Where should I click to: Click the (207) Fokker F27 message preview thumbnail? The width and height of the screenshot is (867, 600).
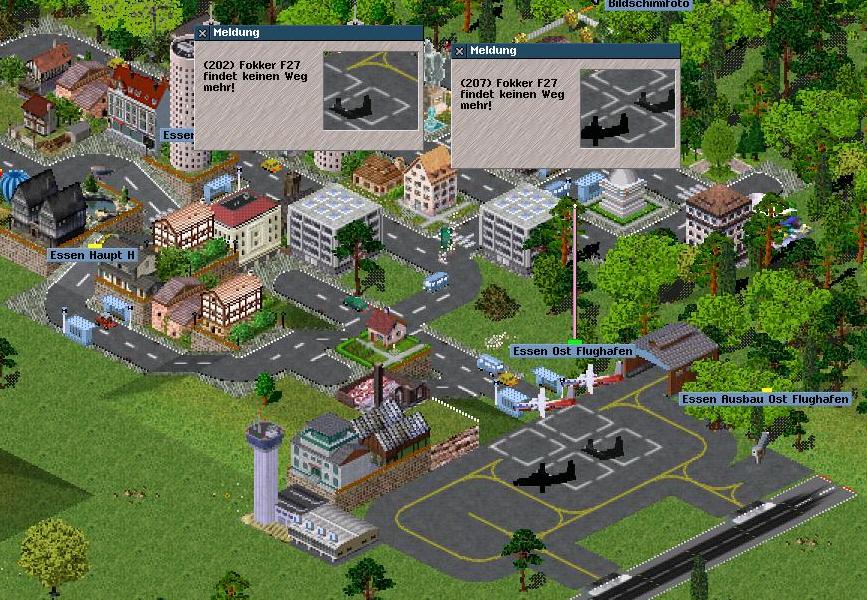(x=627, y=109)
